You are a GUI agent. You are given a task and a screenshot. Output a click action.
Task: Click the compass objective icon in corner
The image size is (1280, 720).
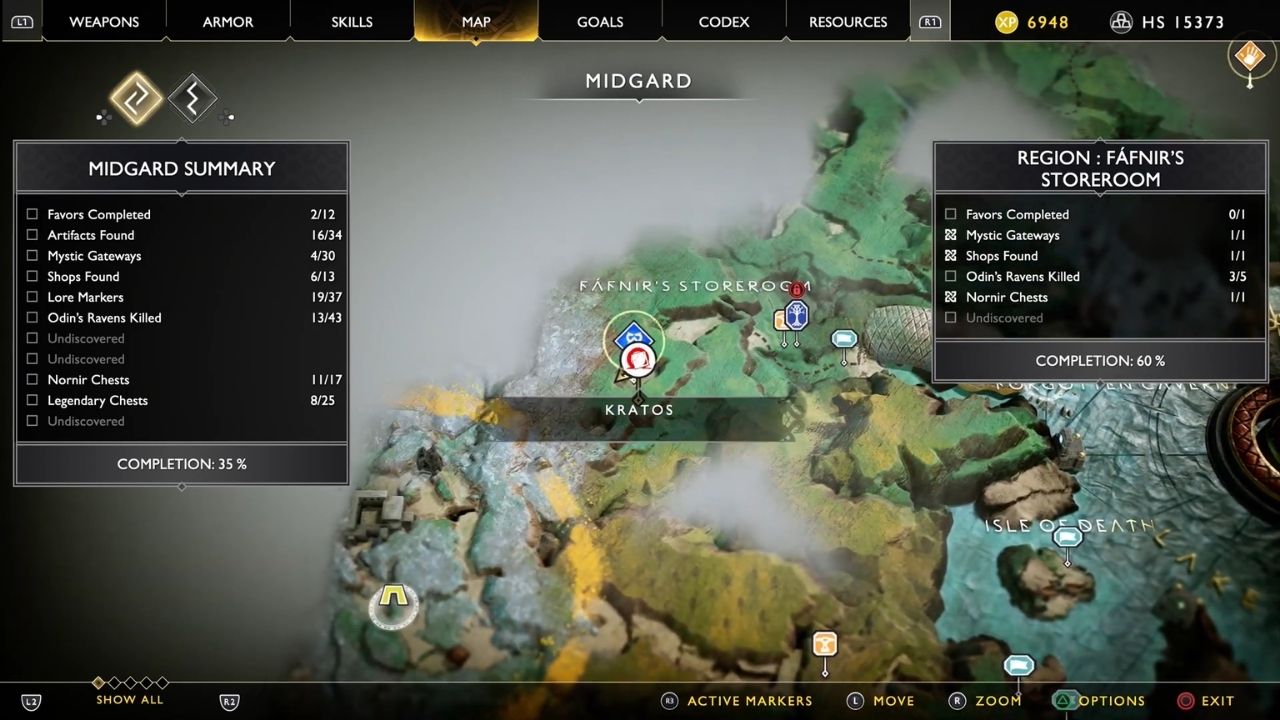coord(1249,57)
